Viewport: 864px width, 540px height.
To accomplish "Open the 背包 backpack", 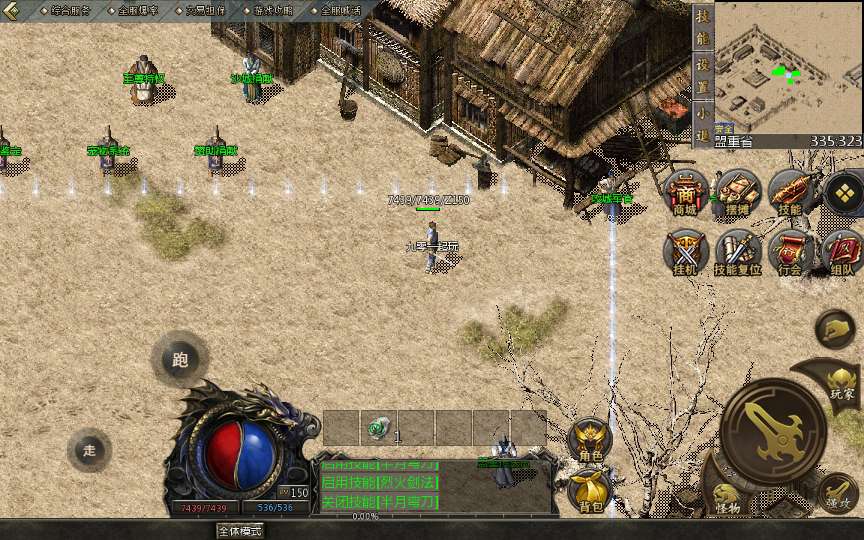I will 590,491.
